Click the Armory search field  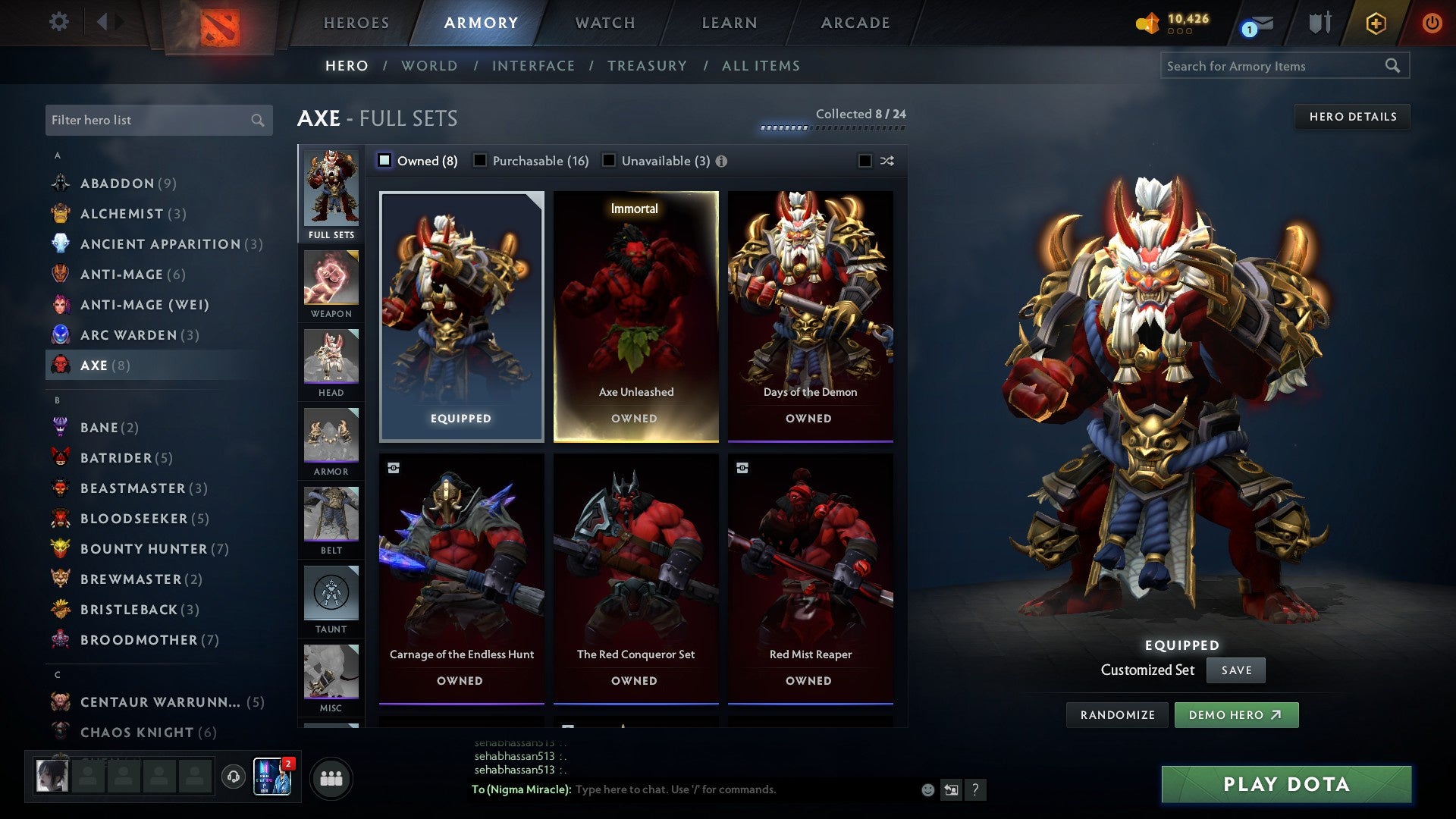pos(1274,66)
